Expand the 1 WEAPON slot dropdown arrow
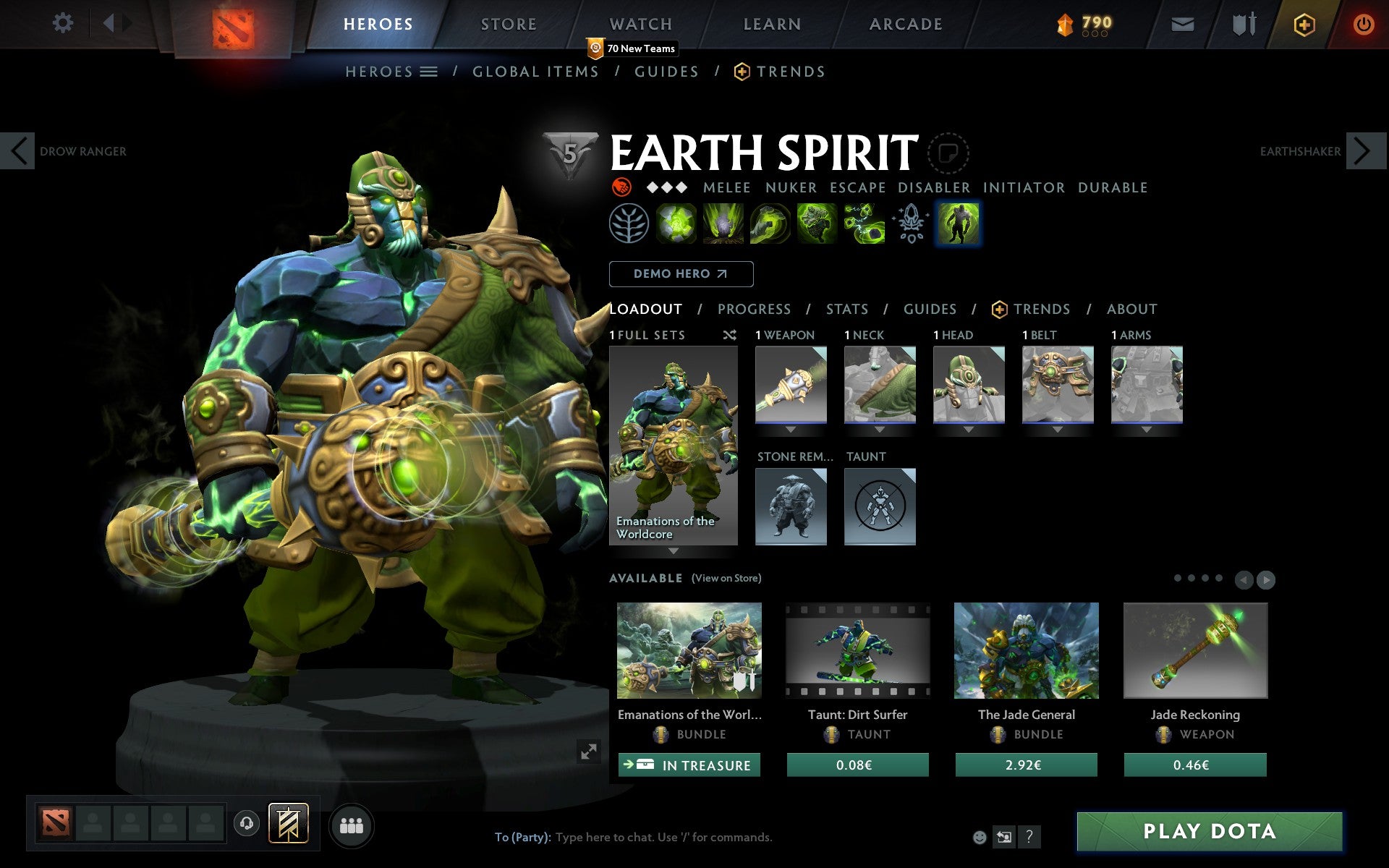Viewport: 1389px width, 868px height. [x=791, y=428]
